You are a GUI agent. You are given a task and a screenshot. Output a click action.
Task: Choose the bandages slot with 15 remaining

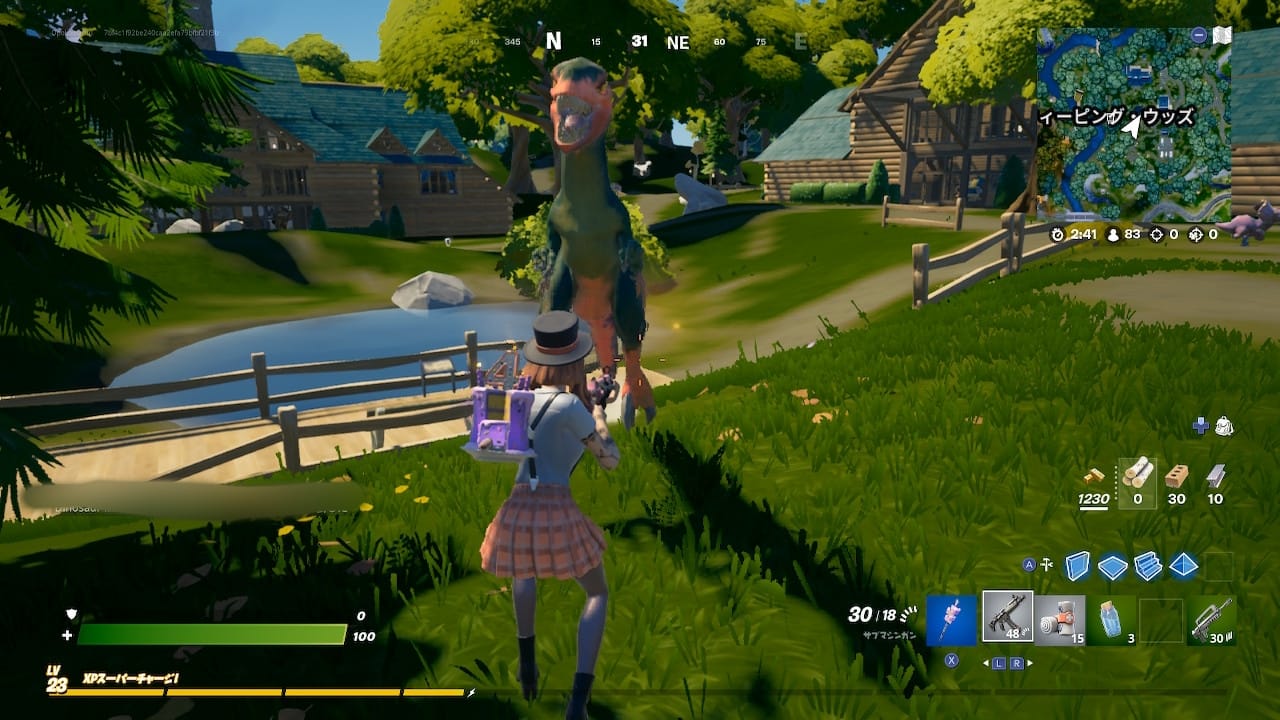1059,620
